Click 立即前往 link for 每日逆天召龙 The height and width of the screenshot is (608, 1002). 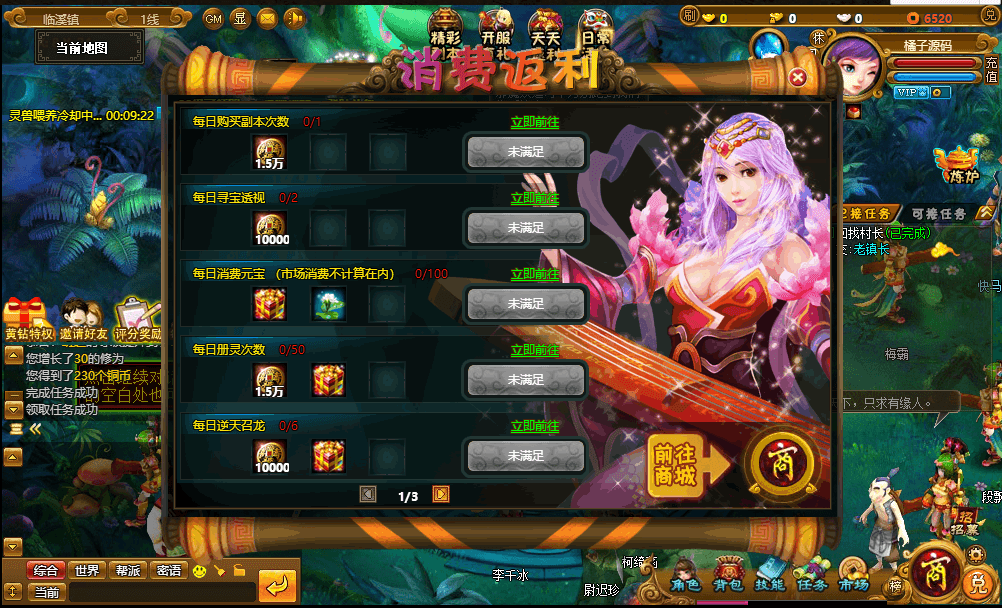[x=535, y=426]
